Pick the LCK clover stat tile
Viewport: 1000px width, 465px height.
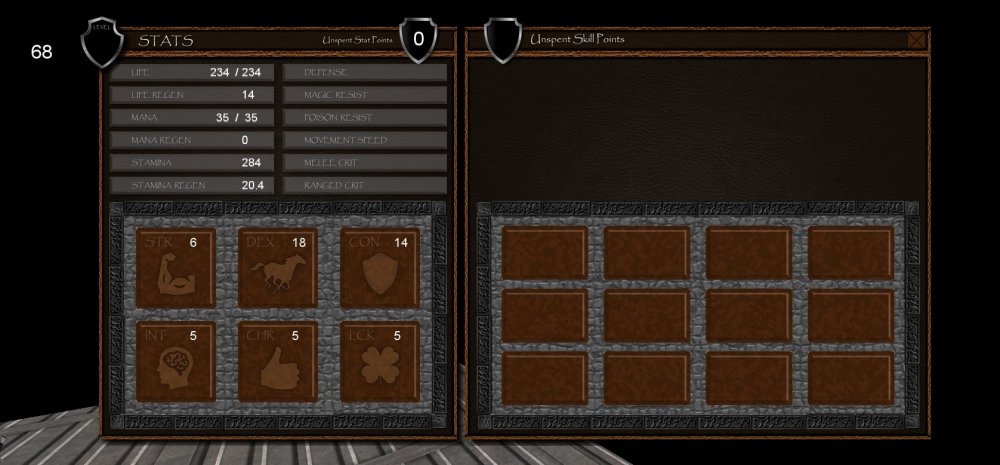click(x=379, y=360)
